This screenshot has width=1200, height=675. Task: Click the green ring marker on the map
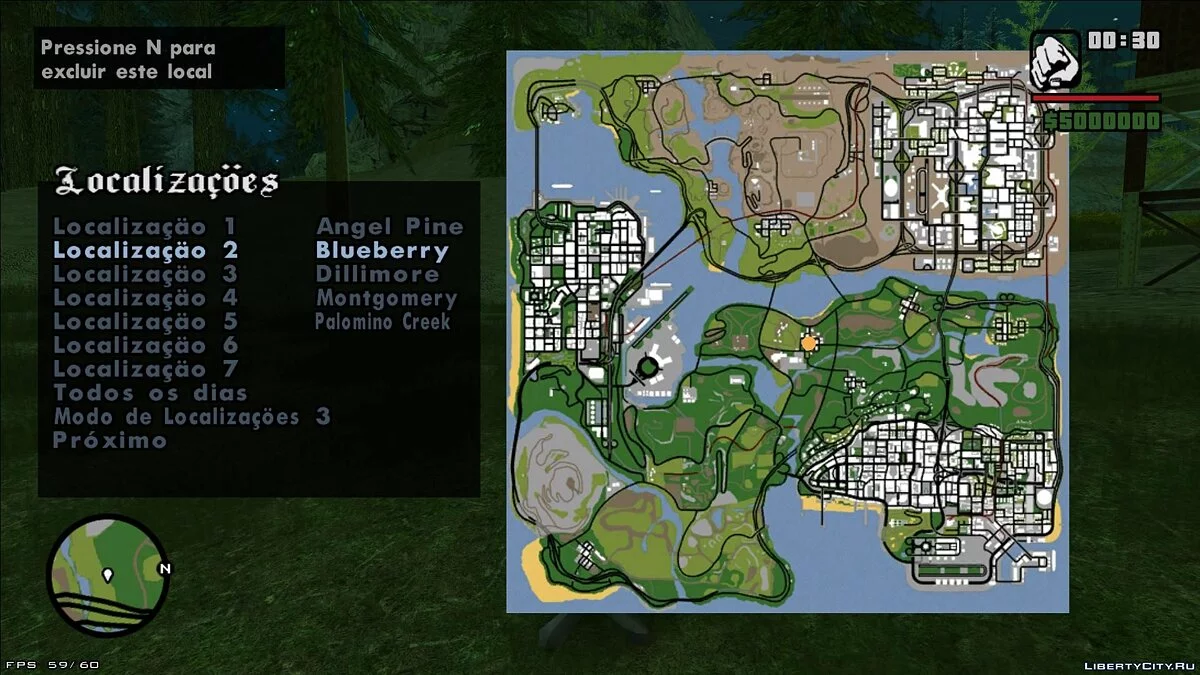[648, 367]
